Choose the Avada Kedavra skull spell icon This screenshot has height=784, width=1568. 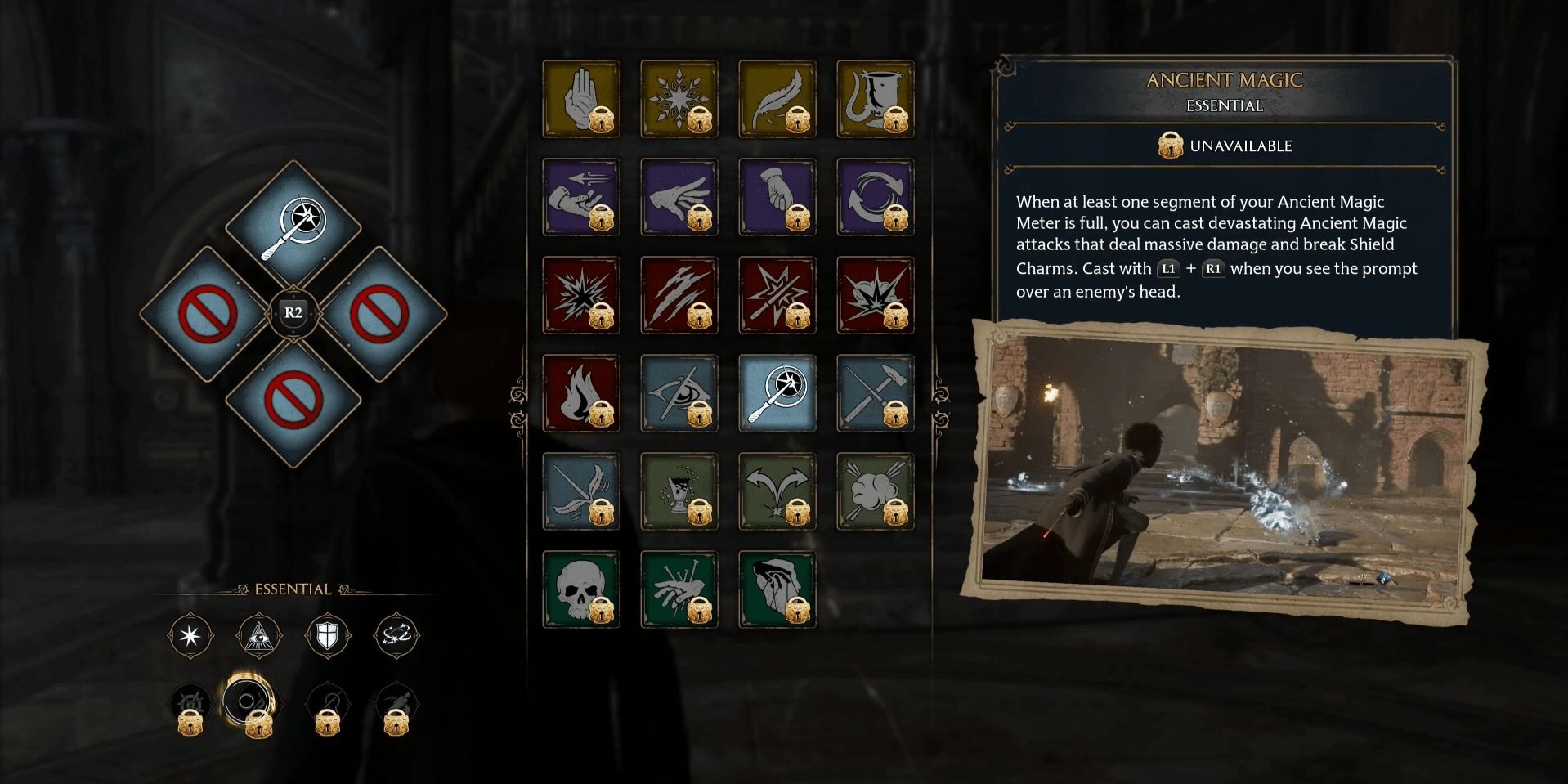[581, 589]
